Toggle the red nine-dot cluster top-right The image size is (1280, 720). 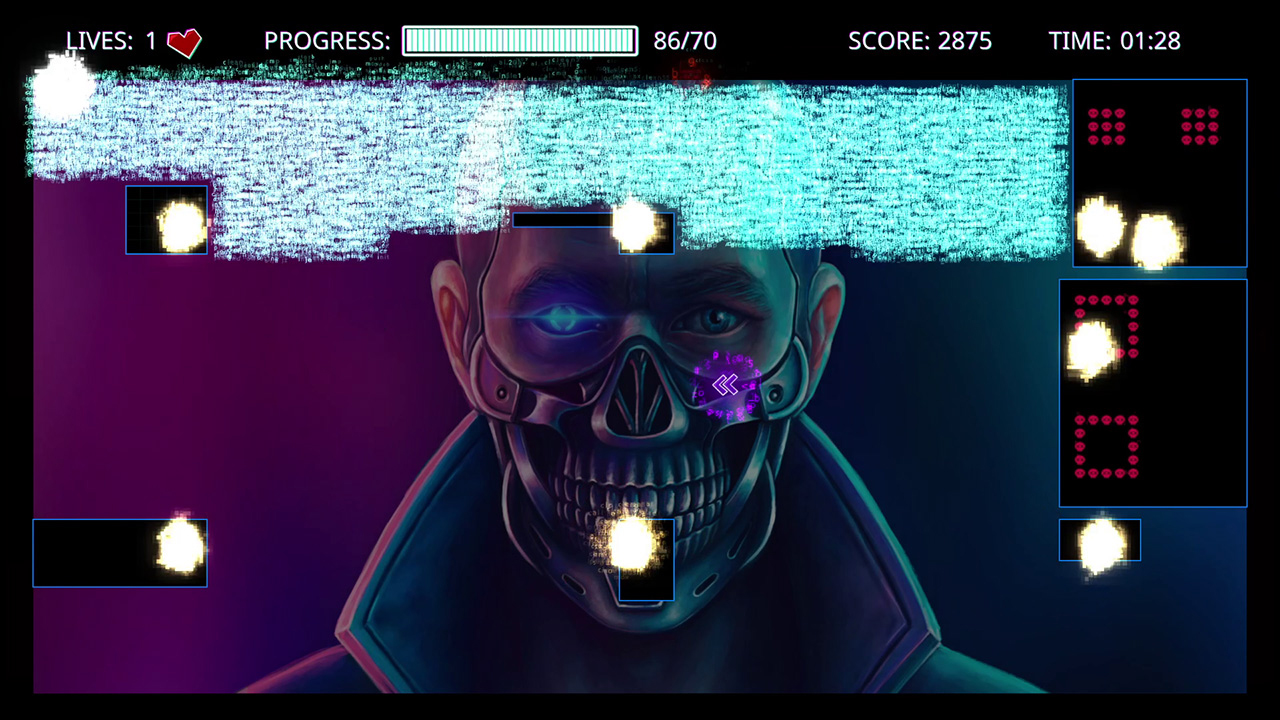point(1106,128)
